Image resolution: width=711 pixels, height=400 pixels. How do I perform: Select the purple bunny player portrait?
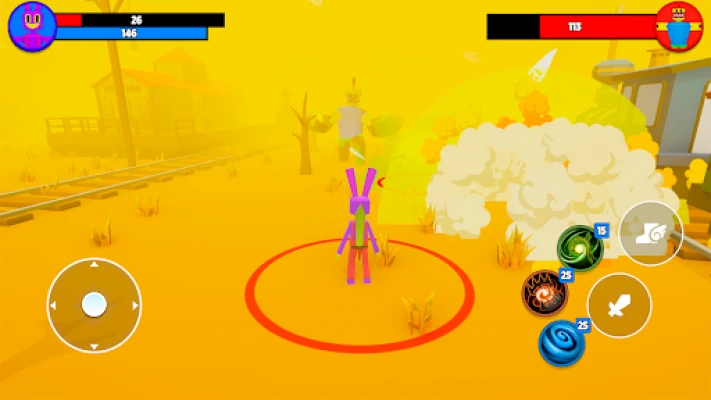(x=32, y=26)
